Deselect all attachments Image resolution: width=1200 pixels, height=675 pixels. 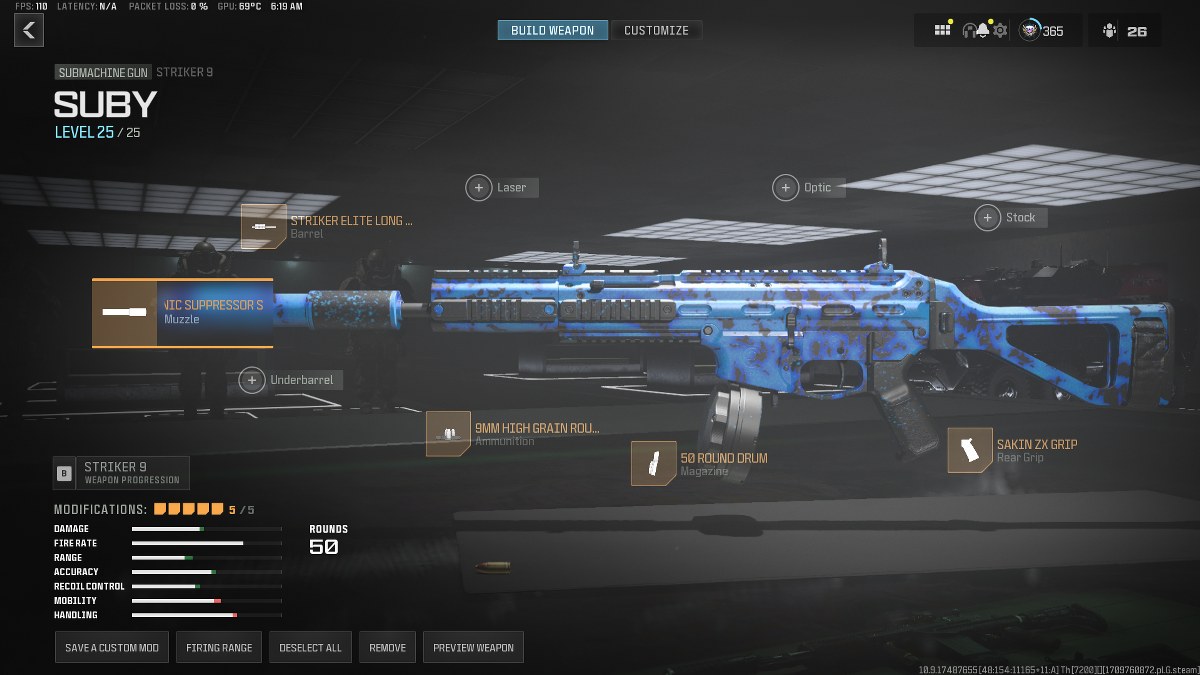point(310,647)
